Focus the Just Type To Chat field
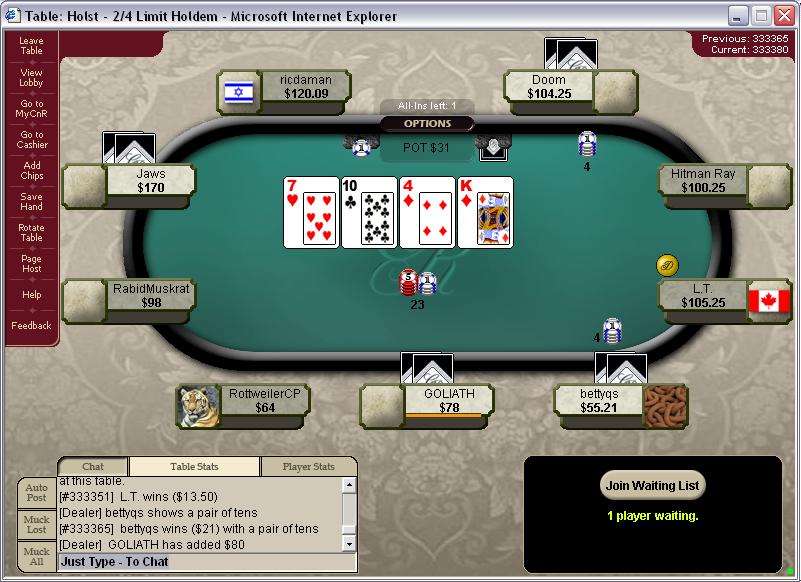The height and width of the screenshot is (582, 801). coord(207,562)
